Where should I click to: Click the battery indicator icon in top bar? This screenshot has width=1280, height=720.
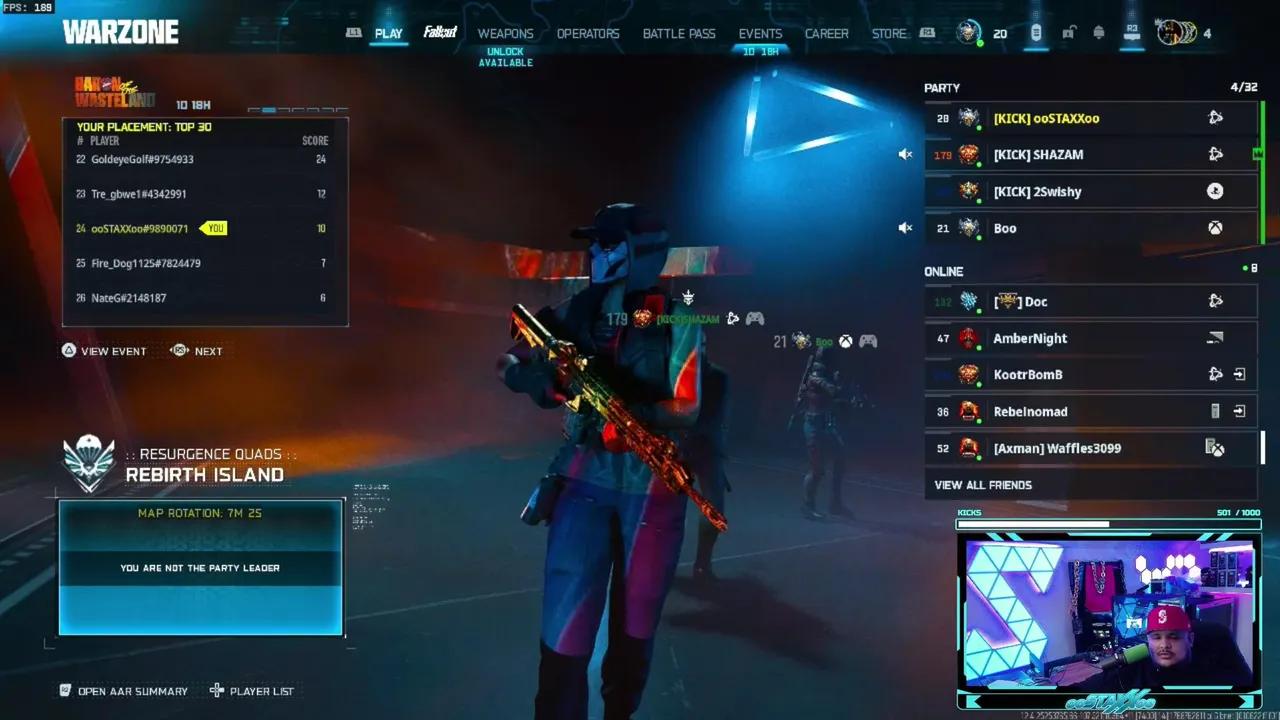tap(1035, 33)
